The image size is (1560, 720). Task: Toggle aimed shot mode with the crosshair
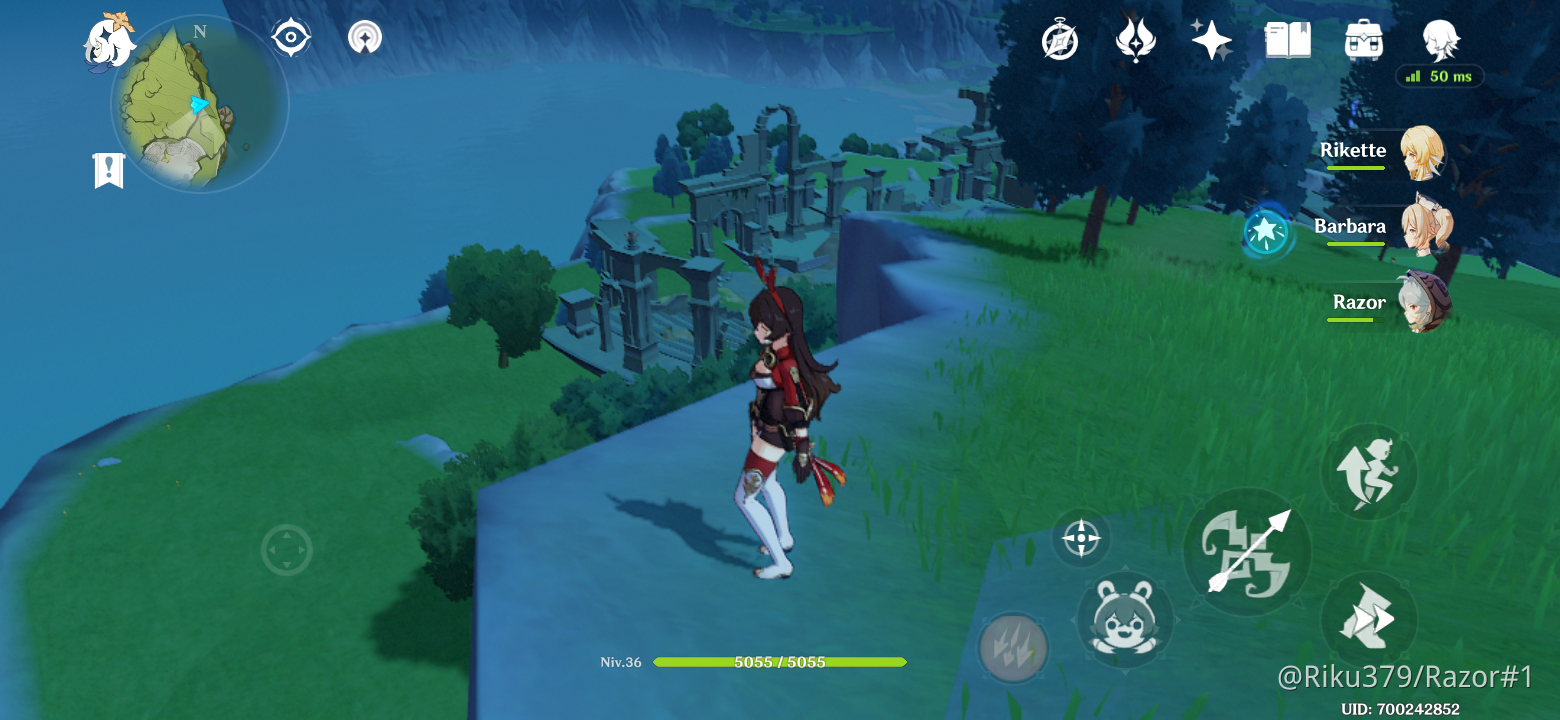pos(1082,540)
